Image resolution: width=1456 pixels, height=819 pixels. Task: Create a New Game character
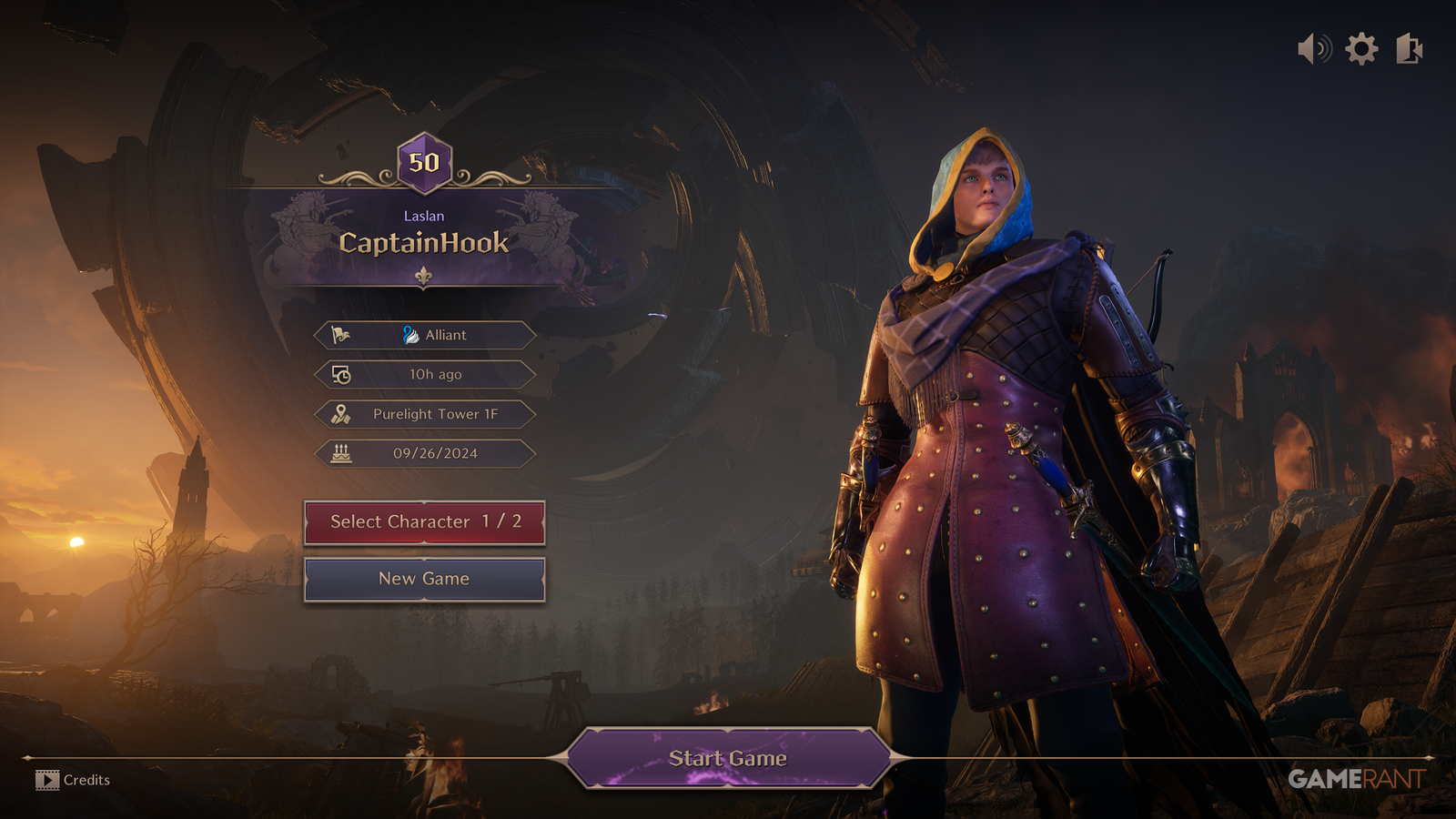pyautogui.click(x=424, y=579)
